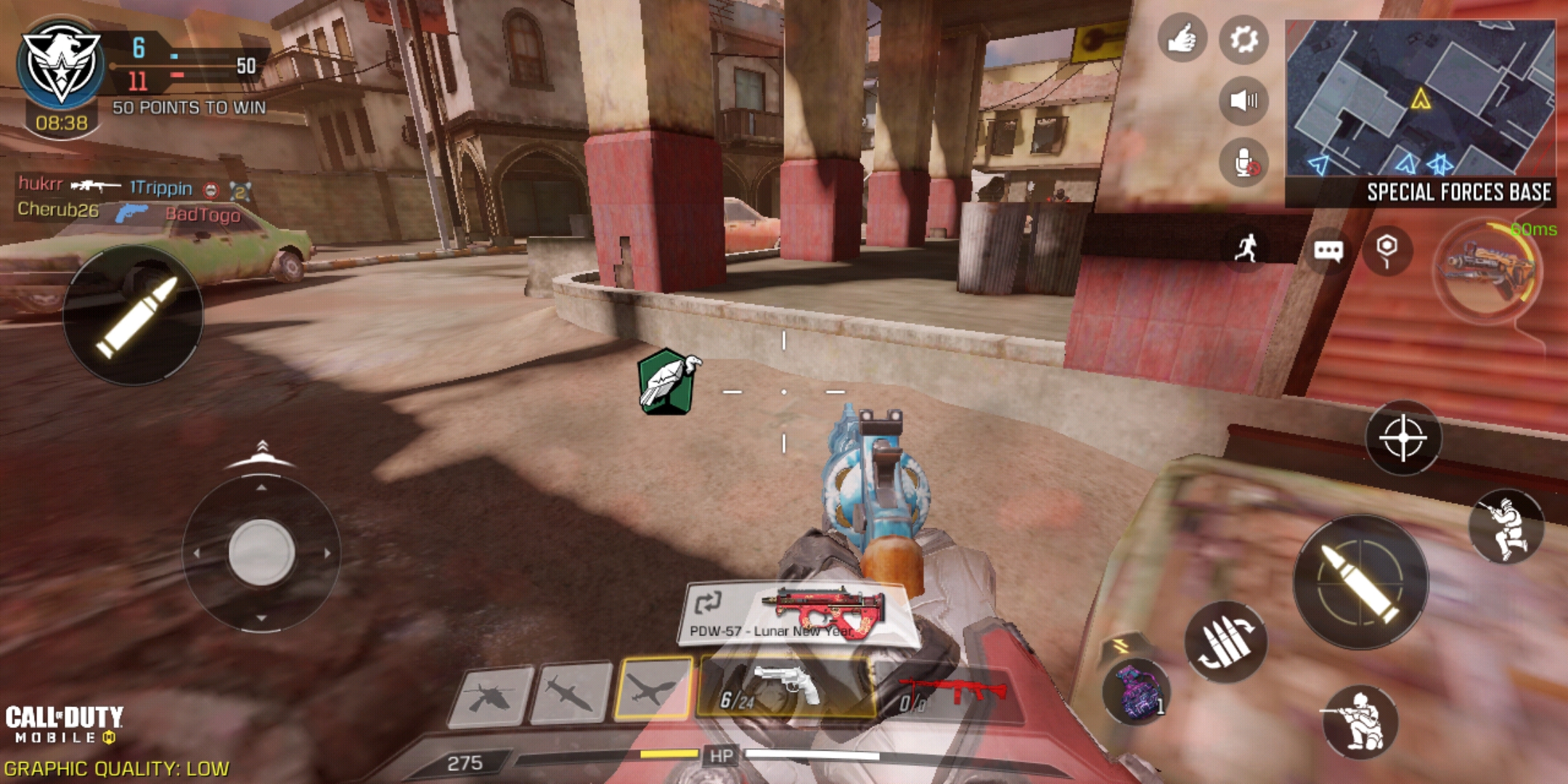The width and height of the screenshot is (1568, 784).
Task: Fire with the left bullet button
Action: pyautogui.click(x=134, y=315)
